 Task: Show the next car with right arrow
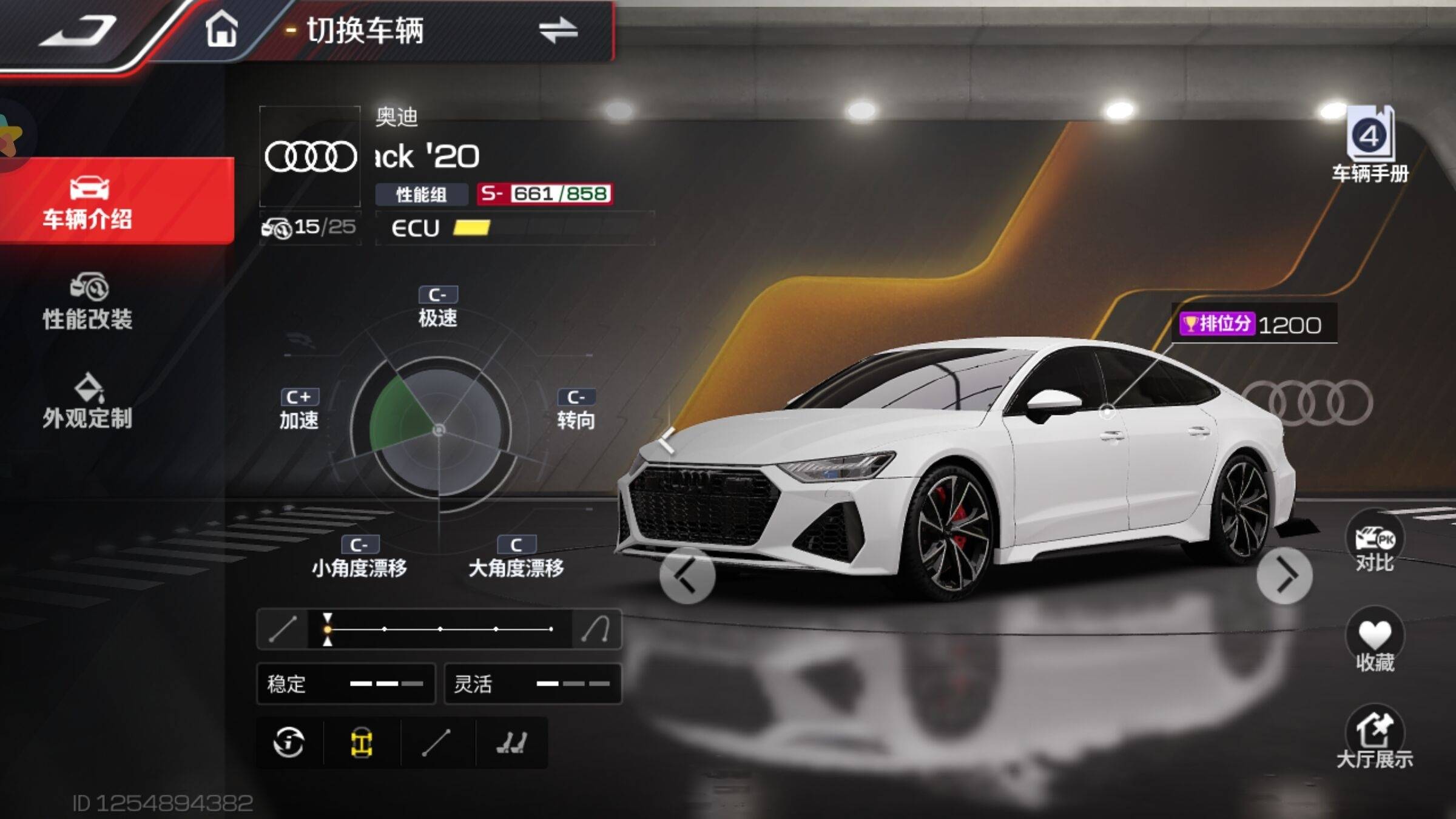tap(1284, 575)
